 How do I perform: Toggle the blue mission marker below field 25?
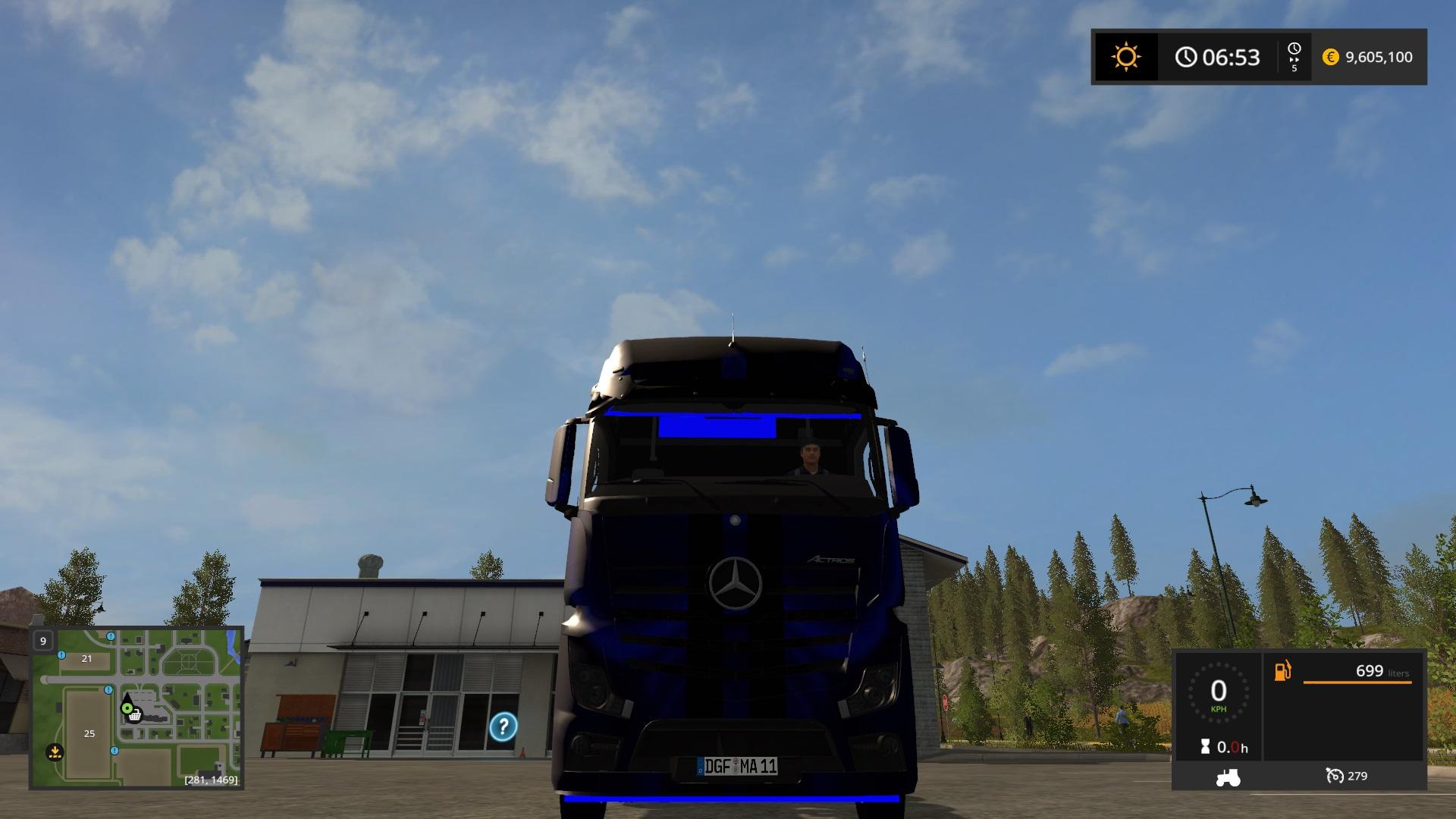(x=115, y=751)
